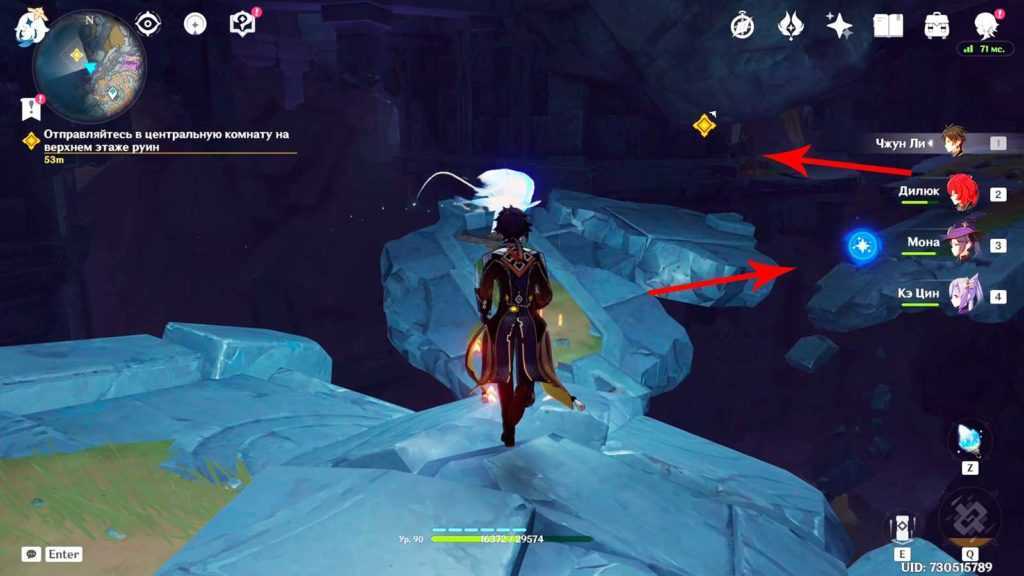Switch to party member Мона
The width and height of the screenshot is (1024, 576).
pyautogui.click(x=962, y=244)
